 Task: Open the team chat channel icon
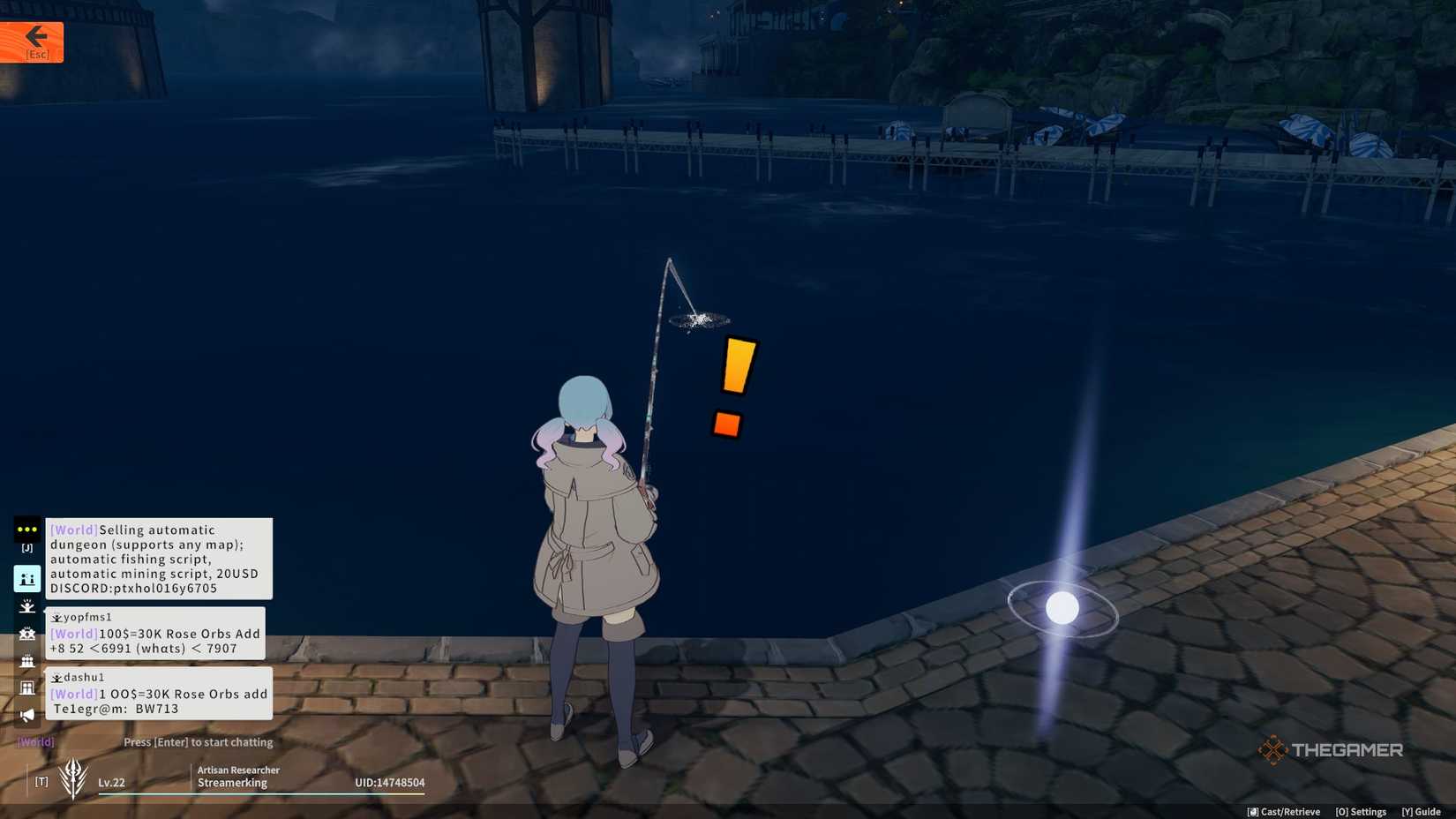pos(26,634)
